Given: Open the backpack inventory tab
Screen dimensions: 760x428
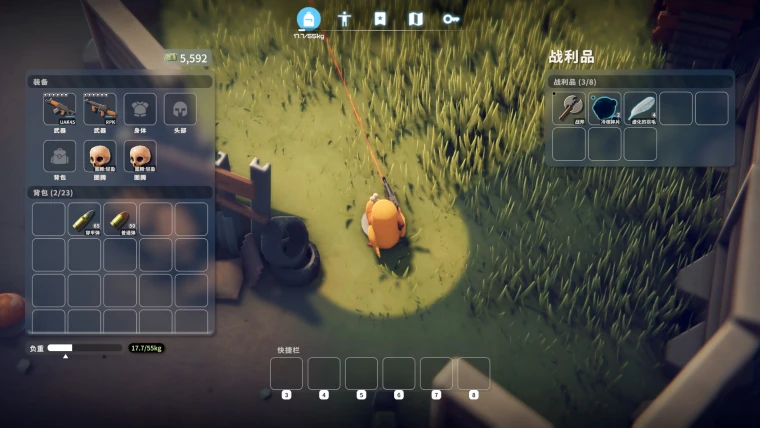Looking at the screenshot, I should (309, 18).
